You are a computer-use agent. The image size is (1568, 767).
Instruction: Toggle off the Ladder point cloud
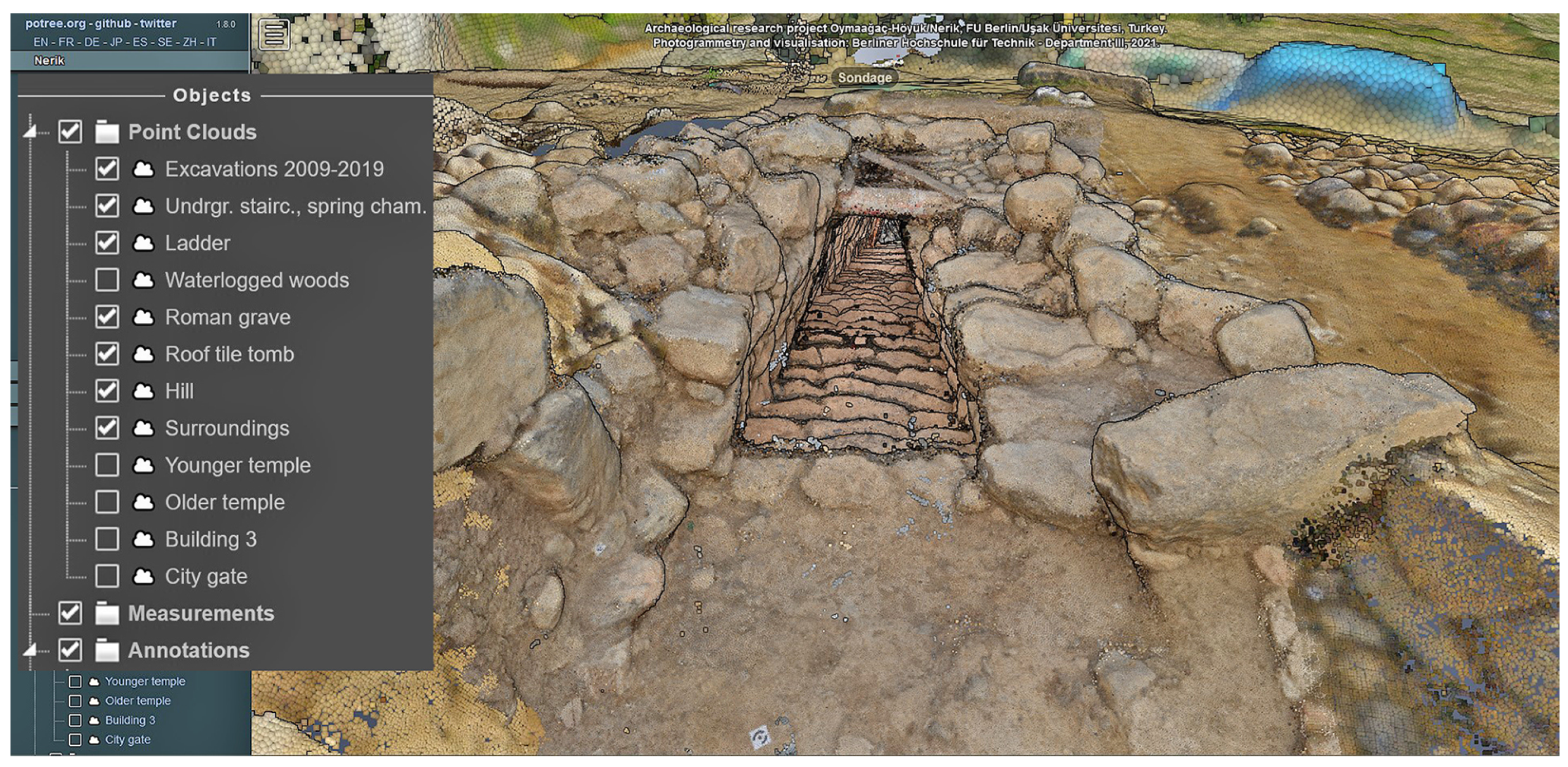107,243
